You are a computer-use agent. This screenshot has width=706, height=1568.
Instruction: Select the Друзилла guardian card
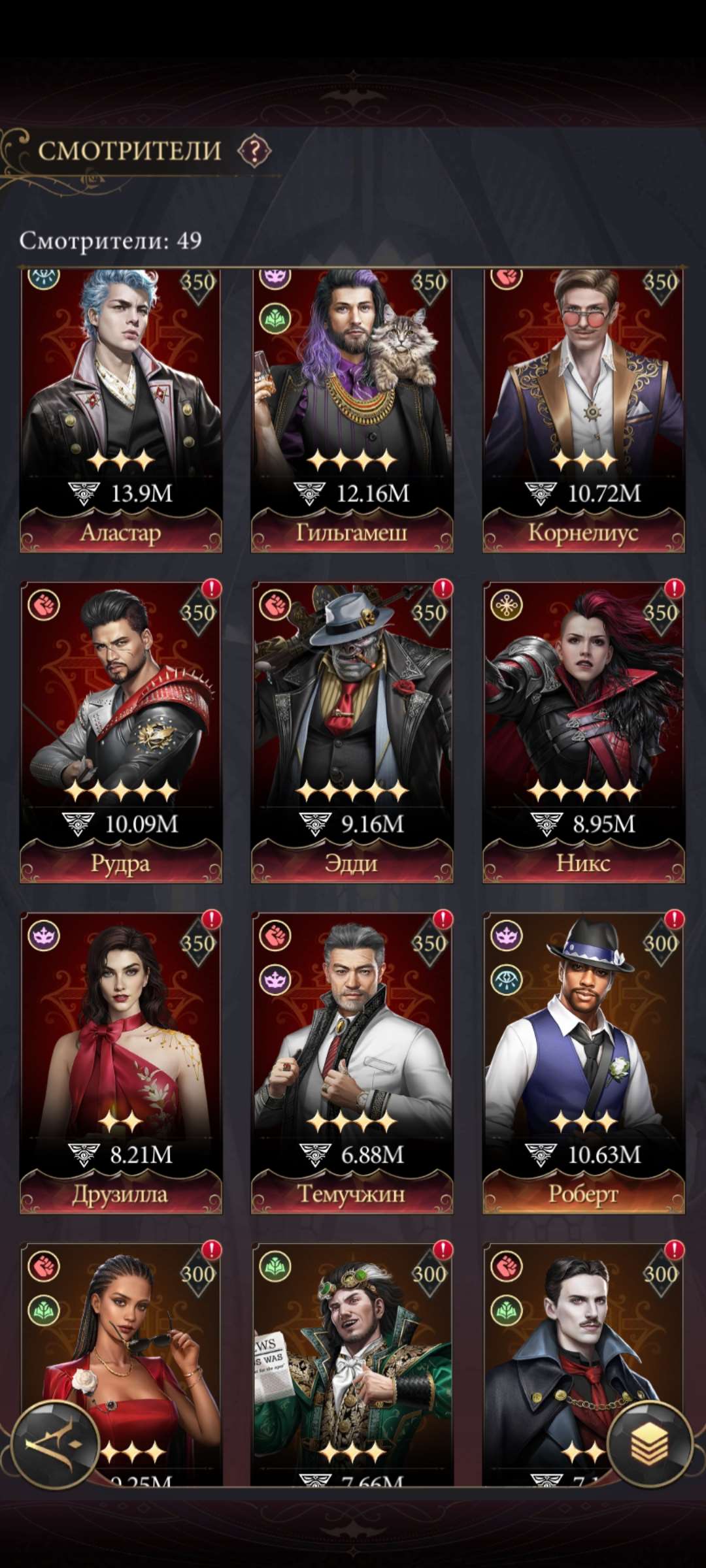click(121, 1062)
